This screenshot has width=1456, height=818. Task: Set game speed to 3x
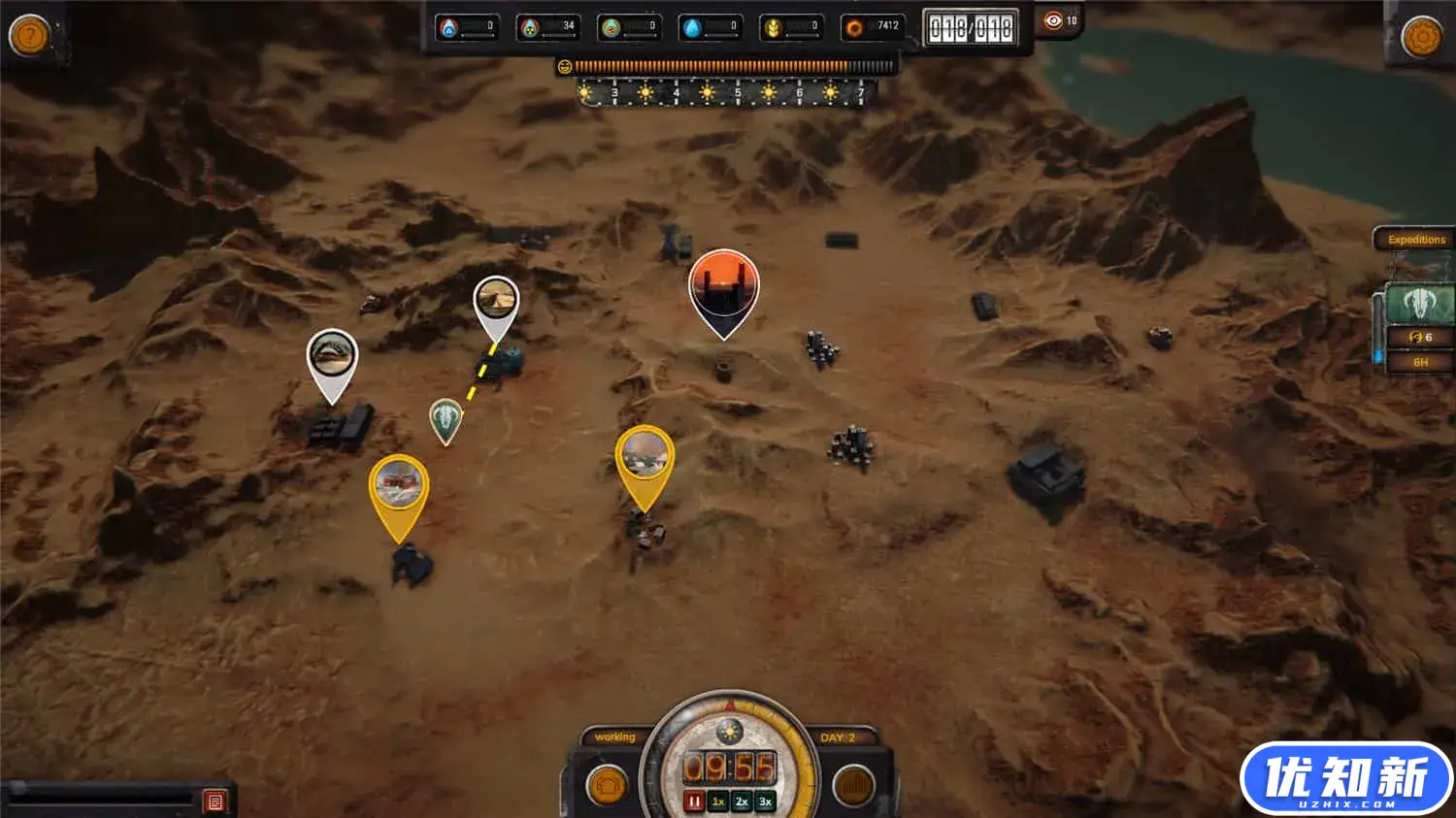tap(765, 802)
